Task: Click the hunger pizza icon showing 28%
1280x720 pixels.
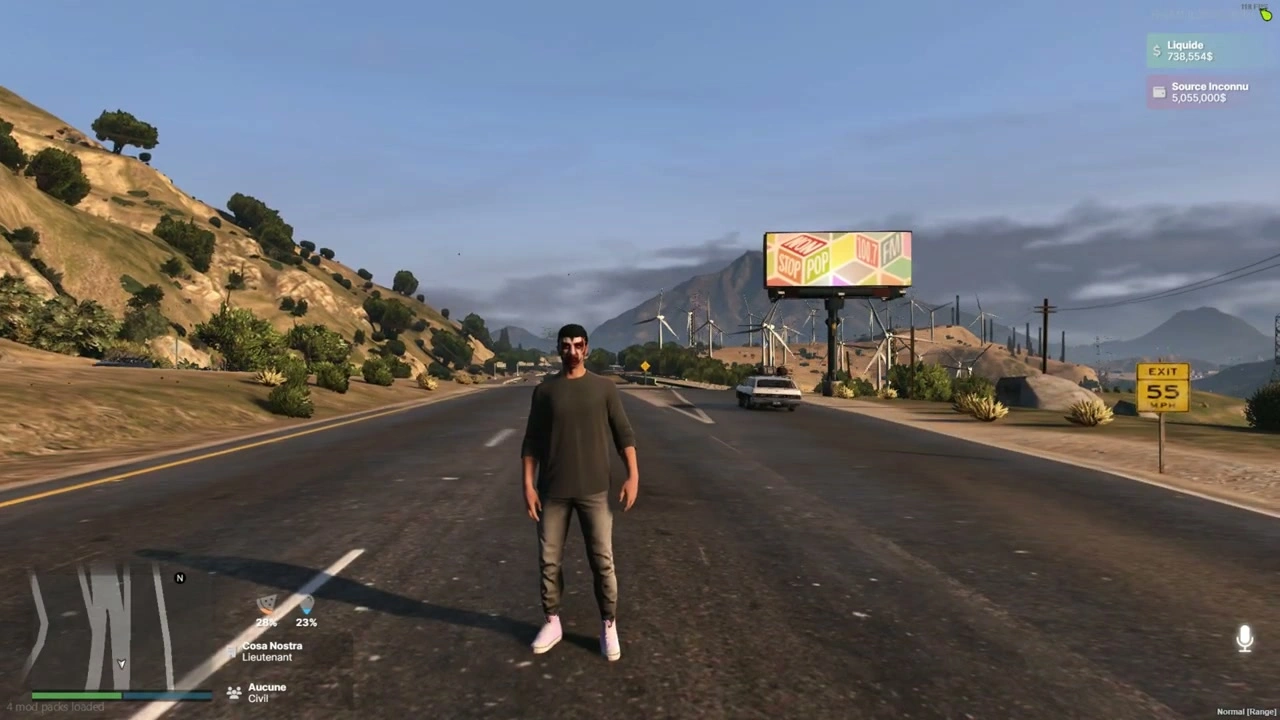Action: (x=266, y=606)
